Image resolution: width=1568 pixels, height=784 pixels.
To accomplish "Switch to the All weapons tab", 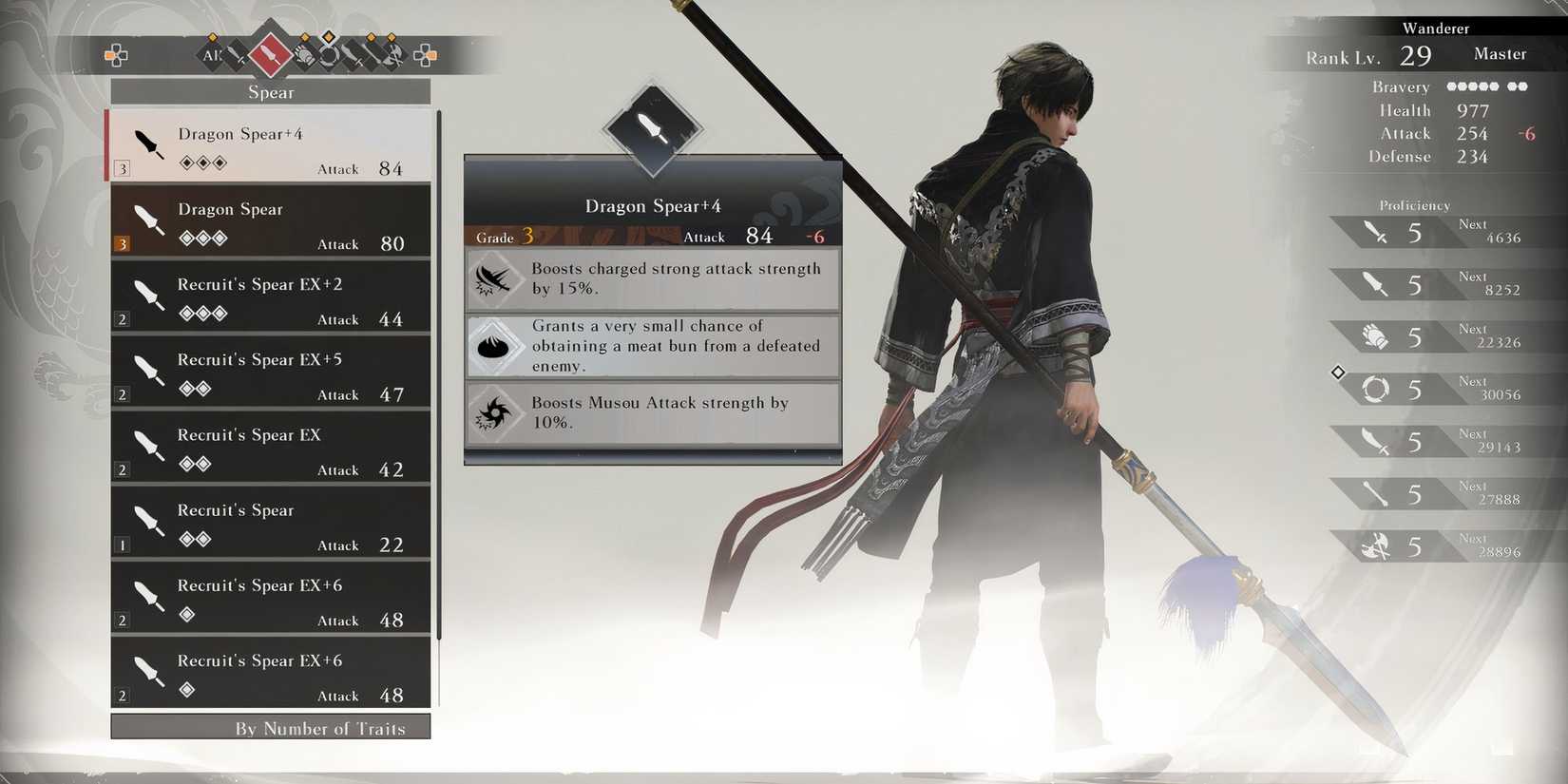I will (x=211, y=55).
